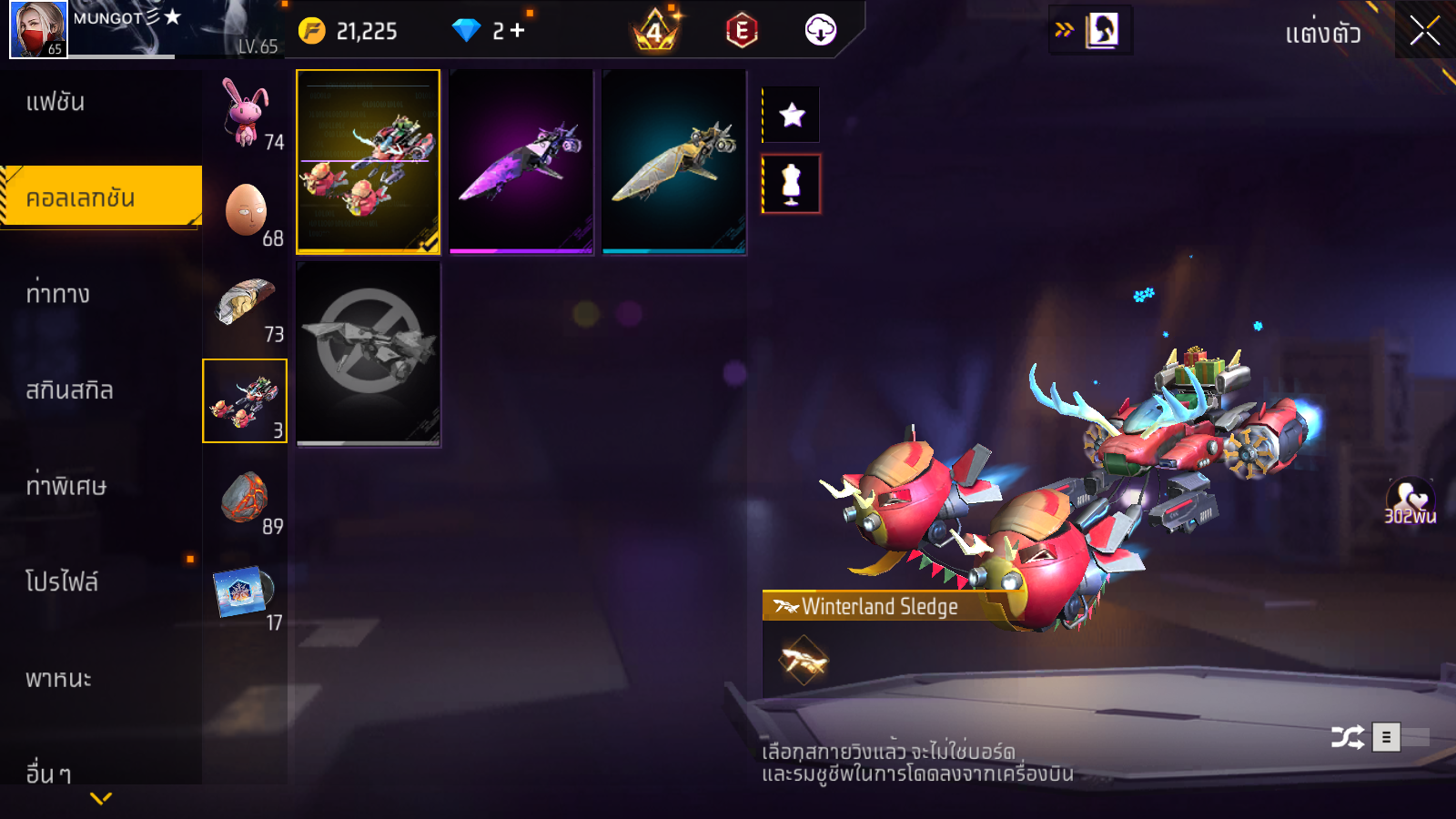The image size is (1456, 819).
Task: Select the egg face subcategory icon
Action: pos(245,209)
